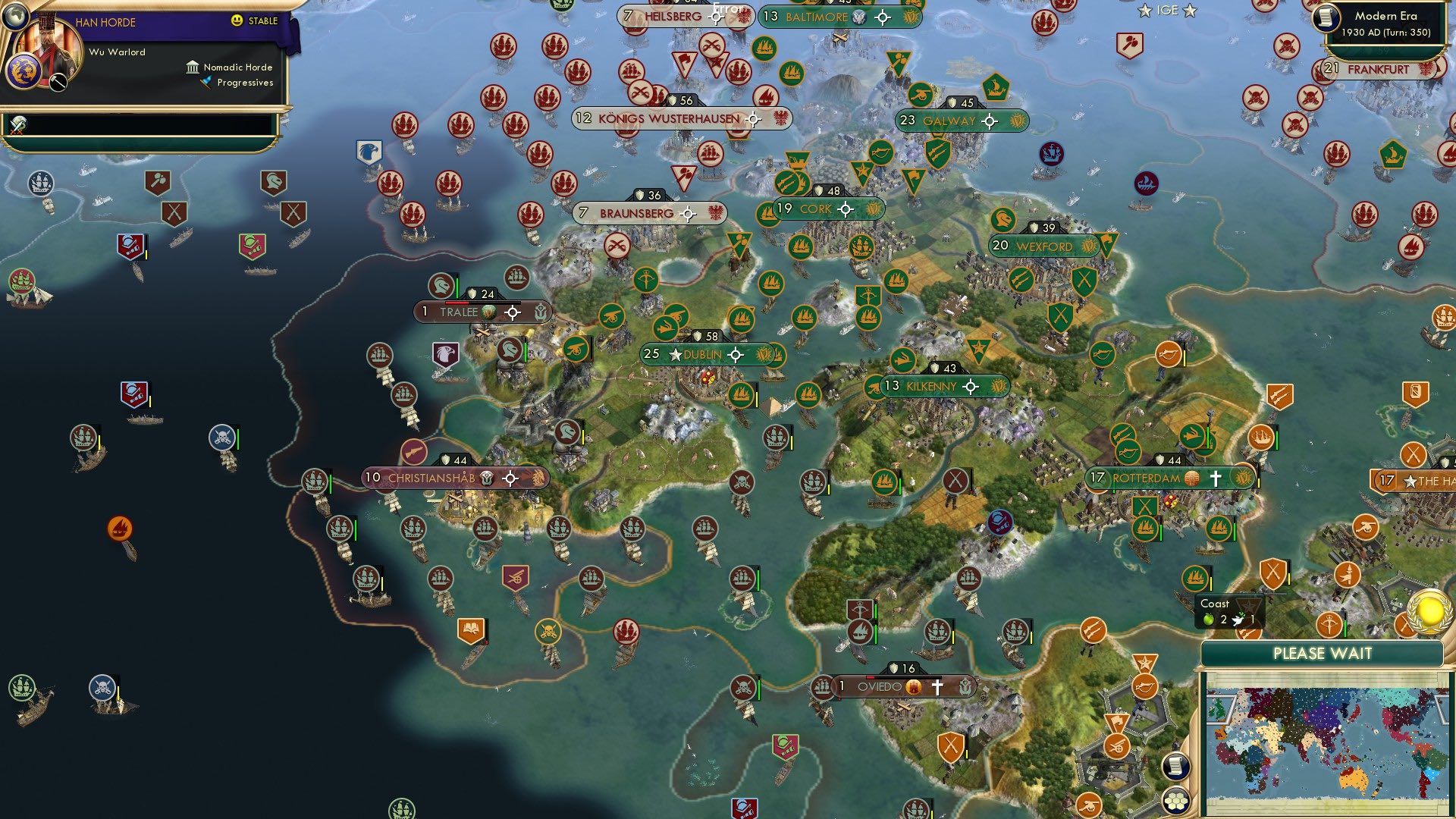The width and height of the screenshot is (1456, 819).
Task: Toggle the STABLE happiness smiley indicator
Action: click(236, 20)
